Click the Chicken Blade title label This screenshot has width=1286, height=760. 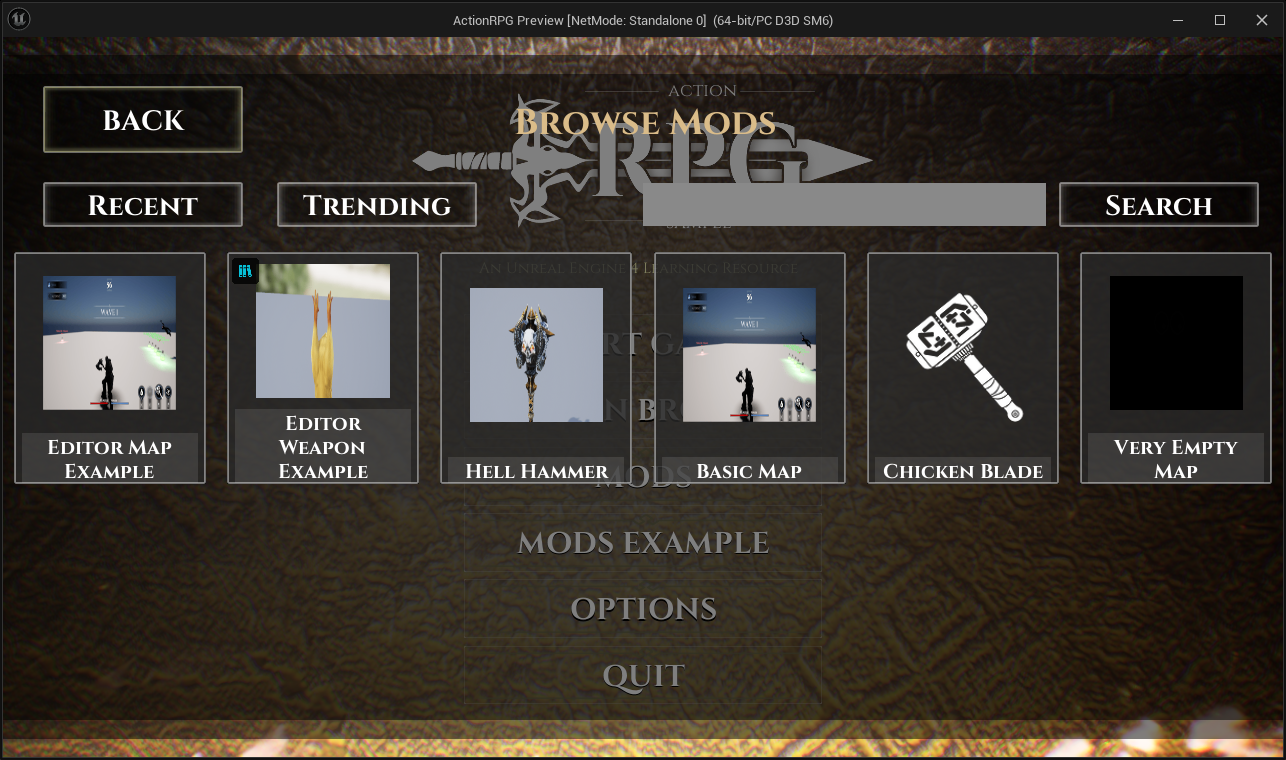(x=962, y=471)
